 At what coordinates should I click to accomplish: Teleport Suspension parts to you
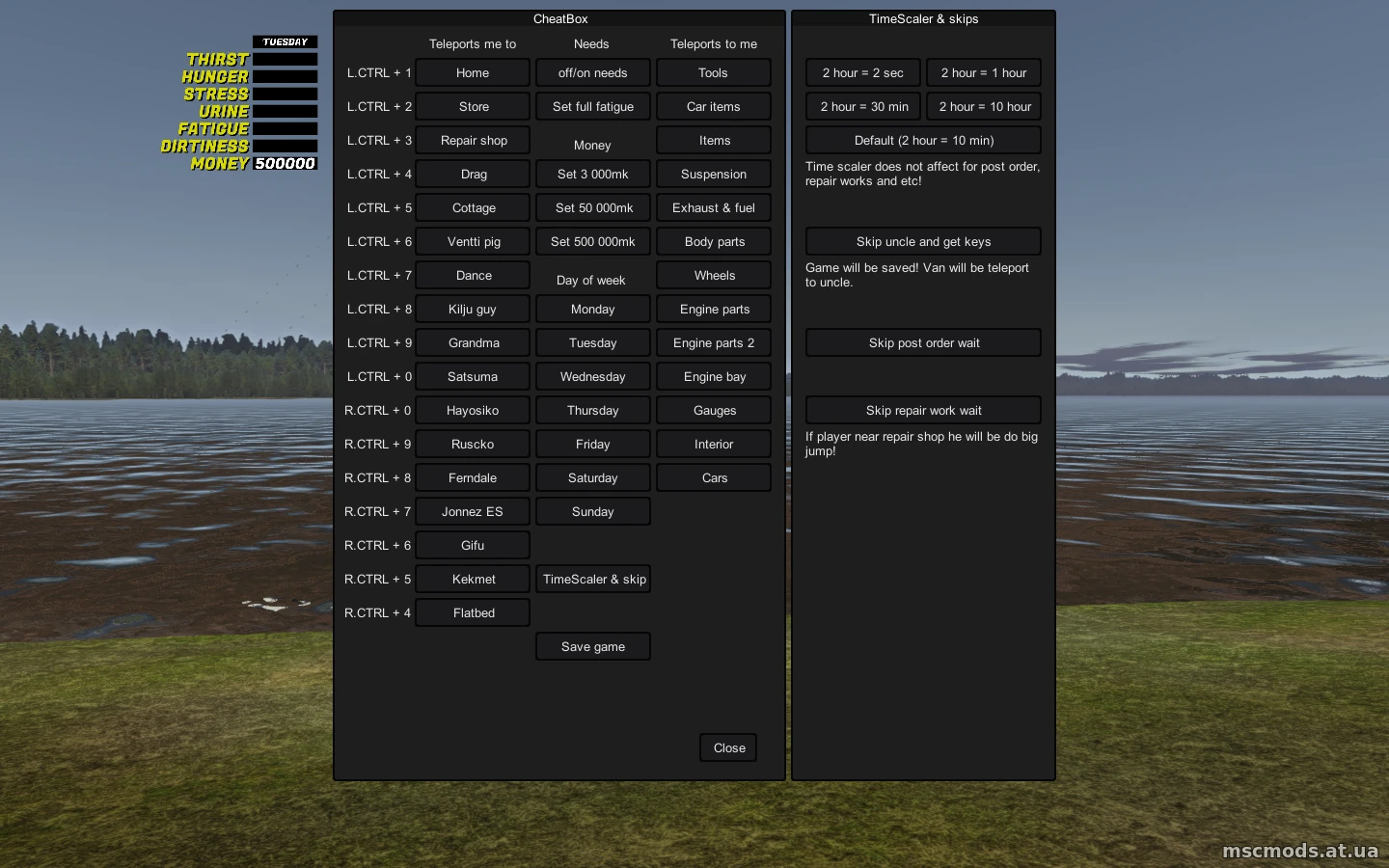[714, 174]
